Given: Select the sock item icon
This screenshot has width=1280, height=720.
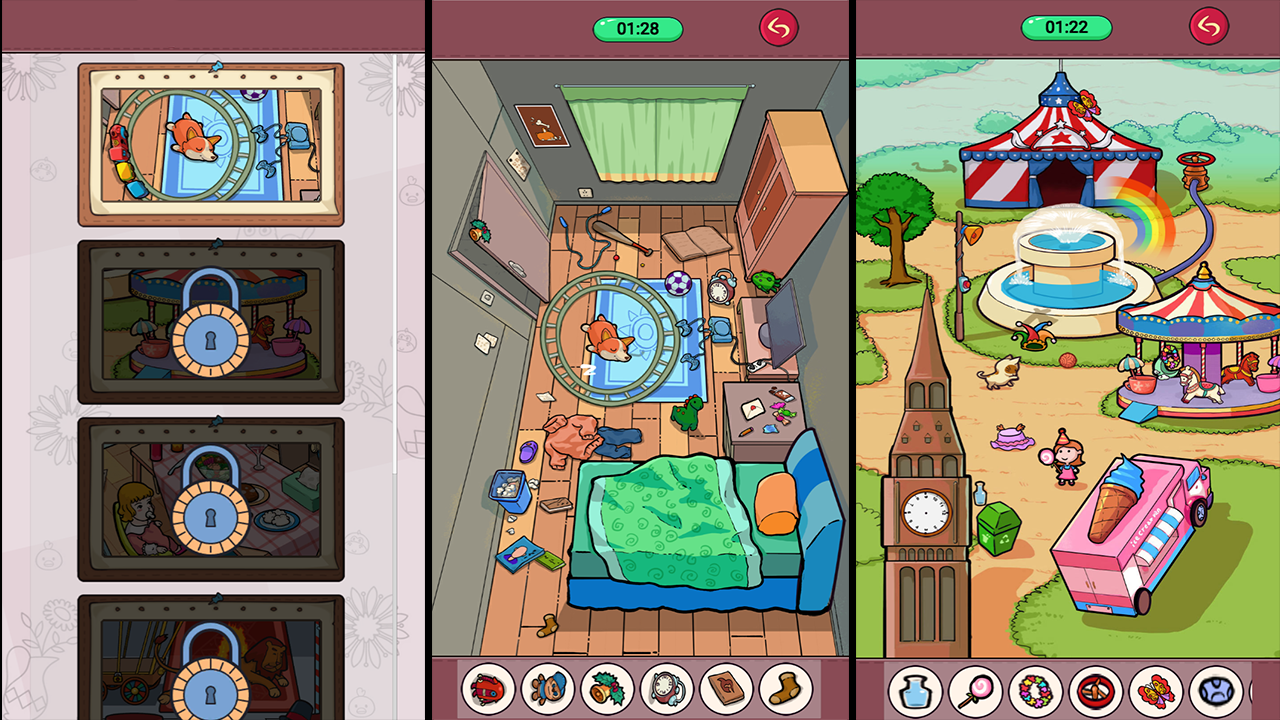Looking at the screenshot, I should 785,688.
